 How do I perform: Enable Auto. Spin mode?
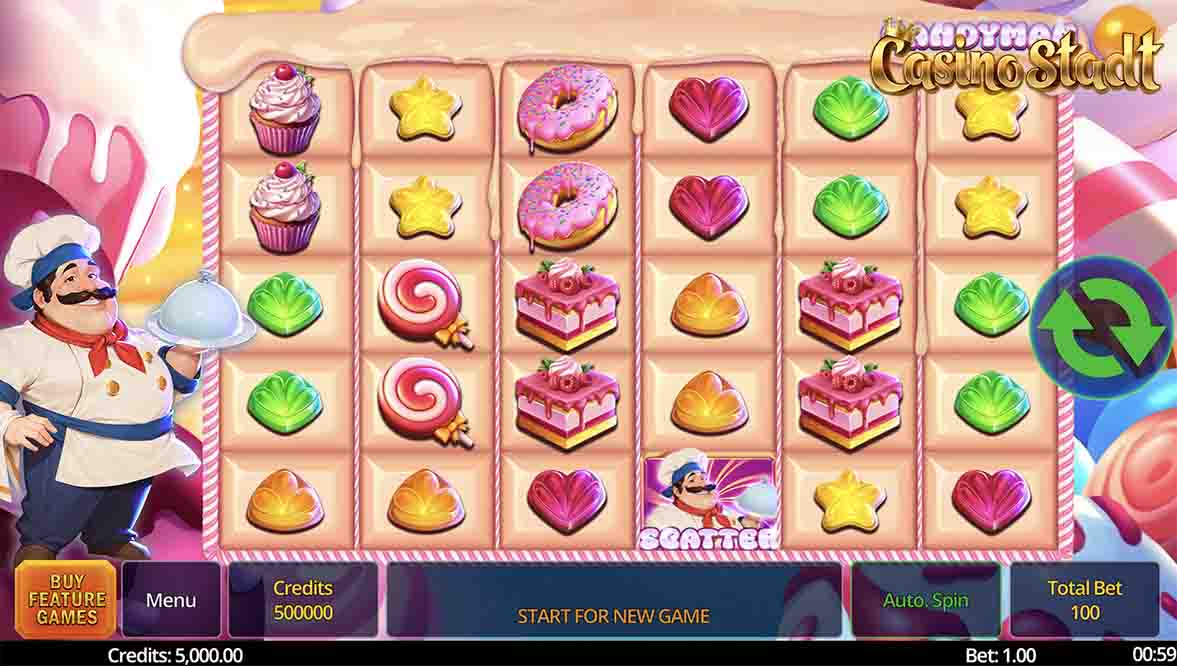coord(925,600)
